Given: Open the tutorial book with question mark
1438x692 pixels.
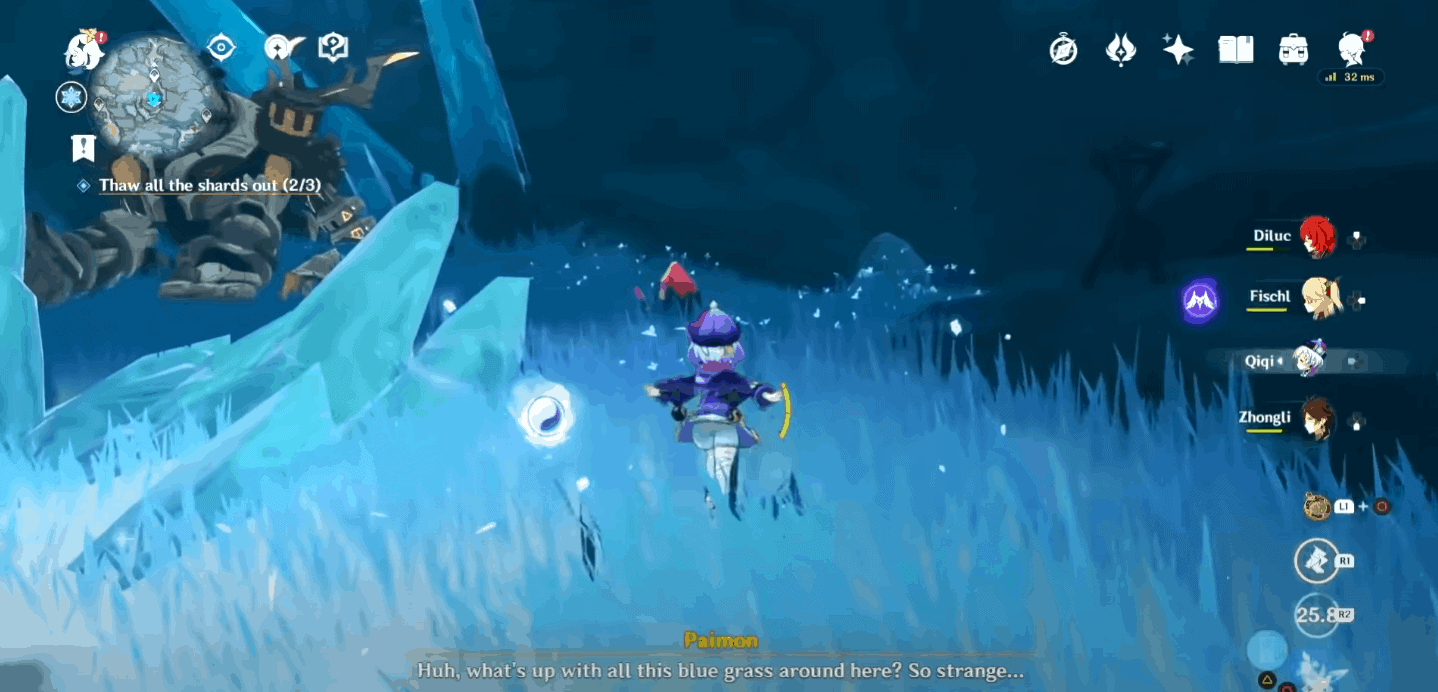Looking at the screenshot, I should click(x=332, y=47).
